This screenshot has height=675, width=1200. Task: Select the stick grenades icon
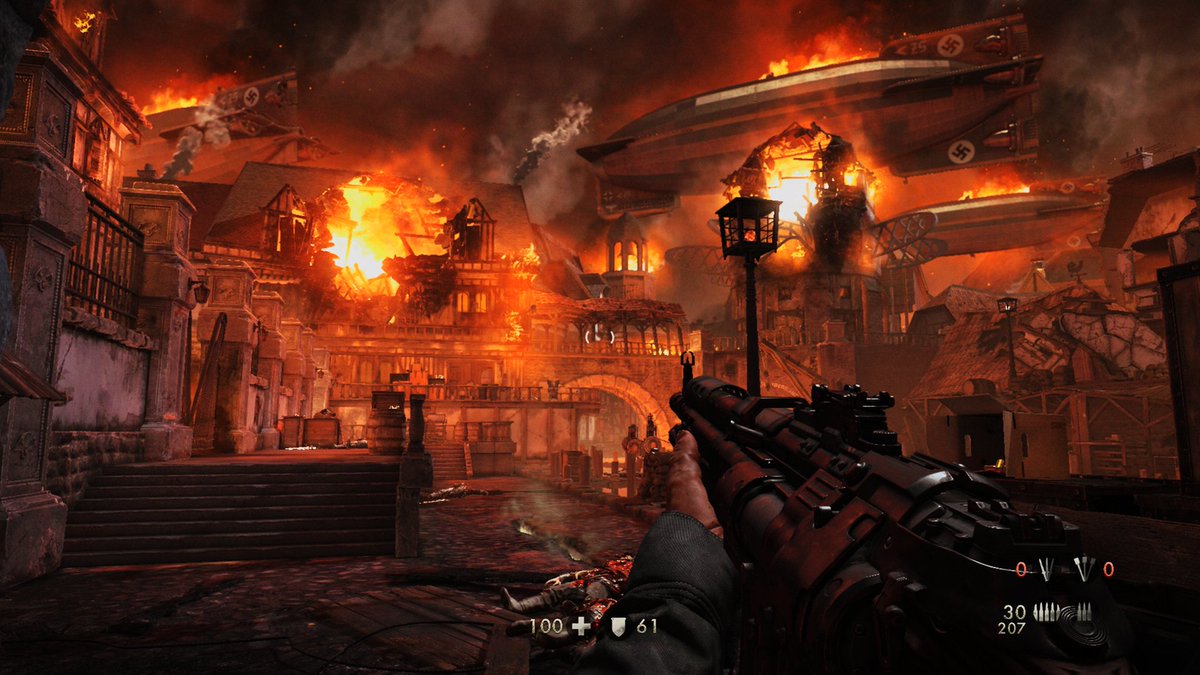point(1082,570)
